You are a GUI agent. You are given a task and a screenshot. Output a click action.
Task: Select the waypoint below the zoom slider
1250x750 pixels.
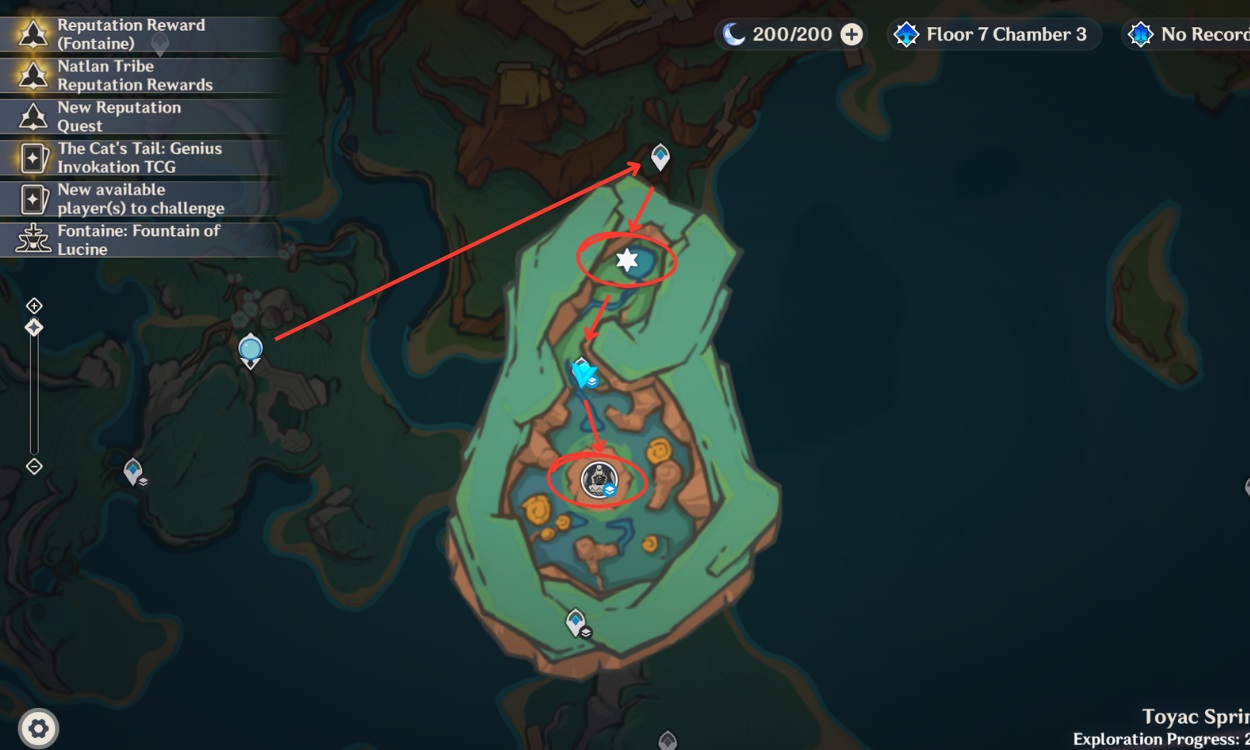133,470
